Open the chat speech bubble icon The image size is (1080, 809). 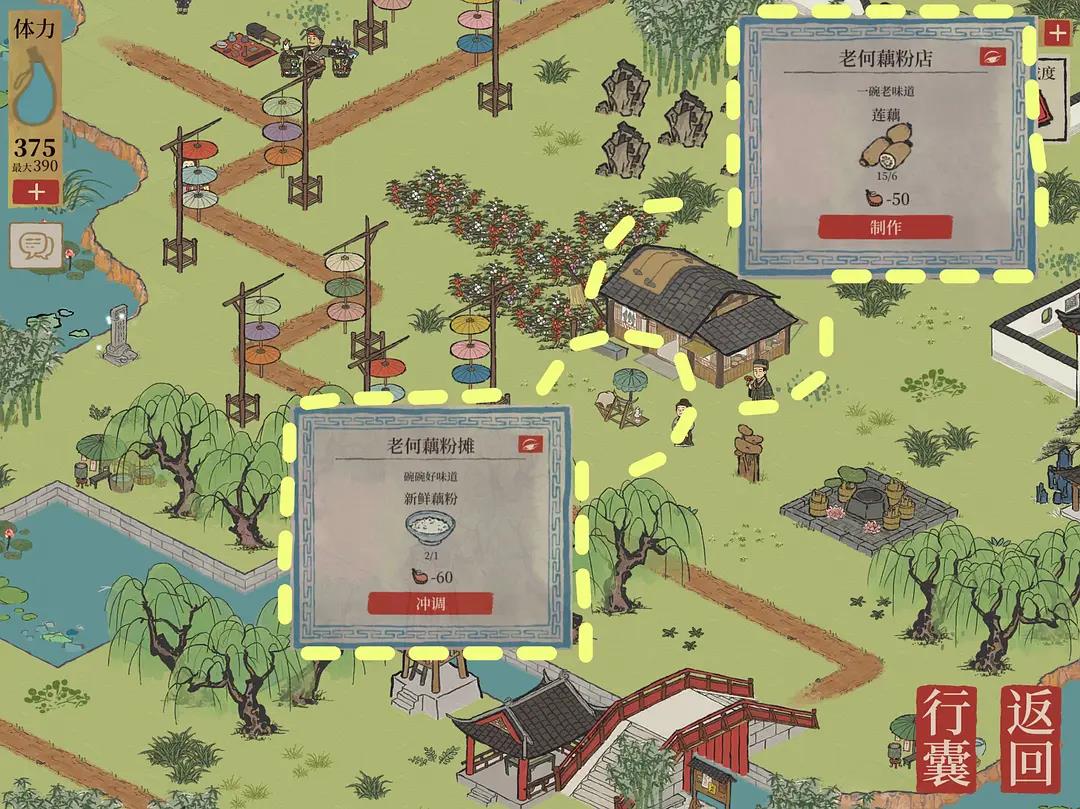[x=36, y=244]
